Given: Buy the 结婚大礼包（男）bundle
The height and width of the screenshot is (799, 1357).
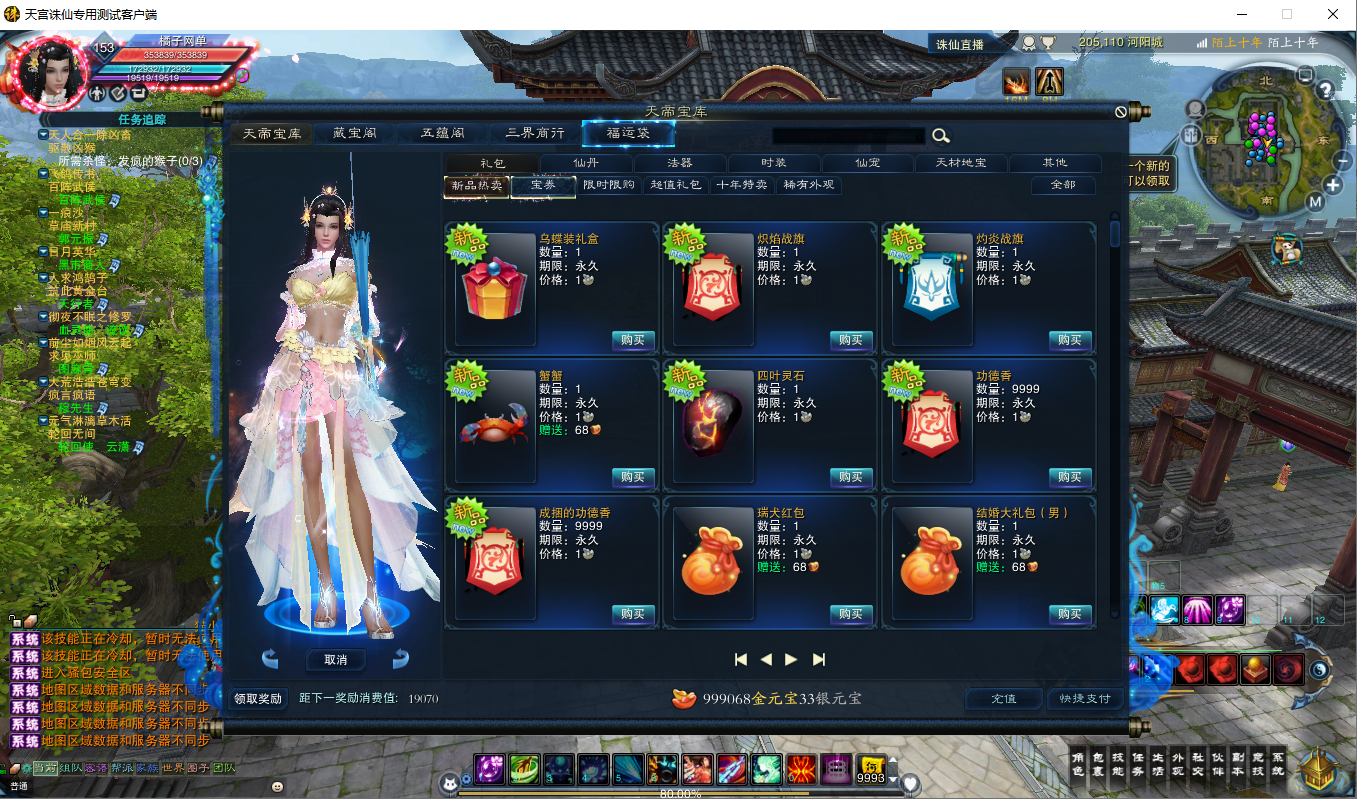Looking at the screenshot, I should point(1069,614).
